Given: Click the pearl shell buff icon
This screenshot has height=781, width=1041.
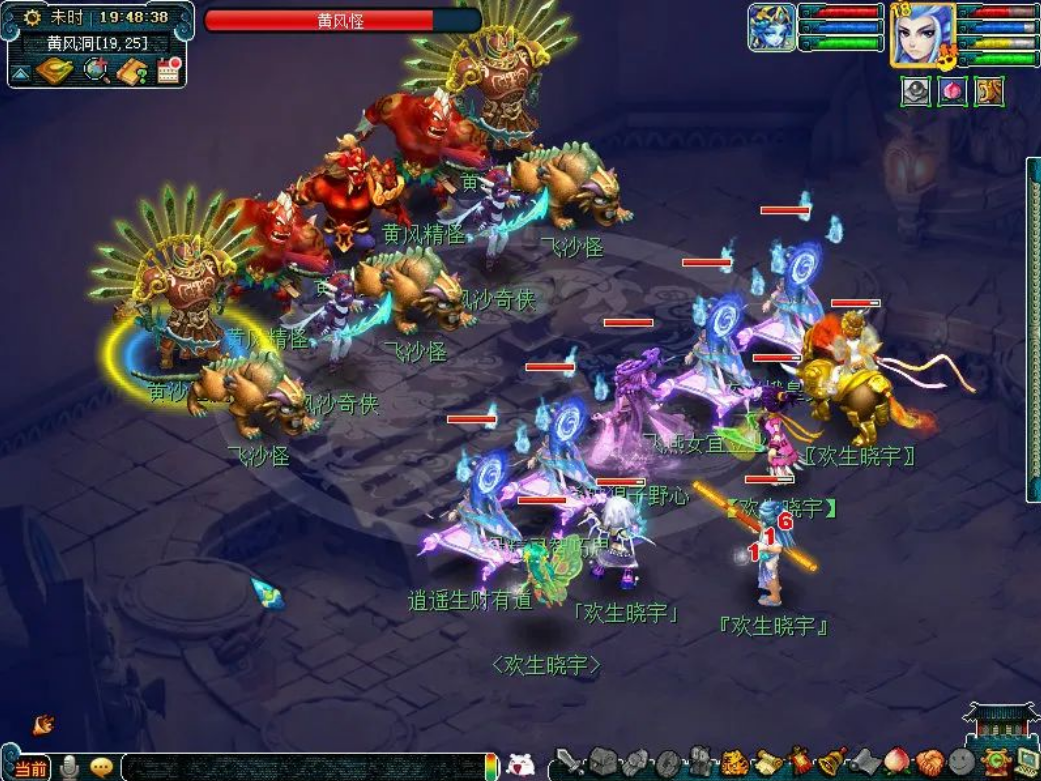Looking at the screenshot, I should tap(916, 91).
